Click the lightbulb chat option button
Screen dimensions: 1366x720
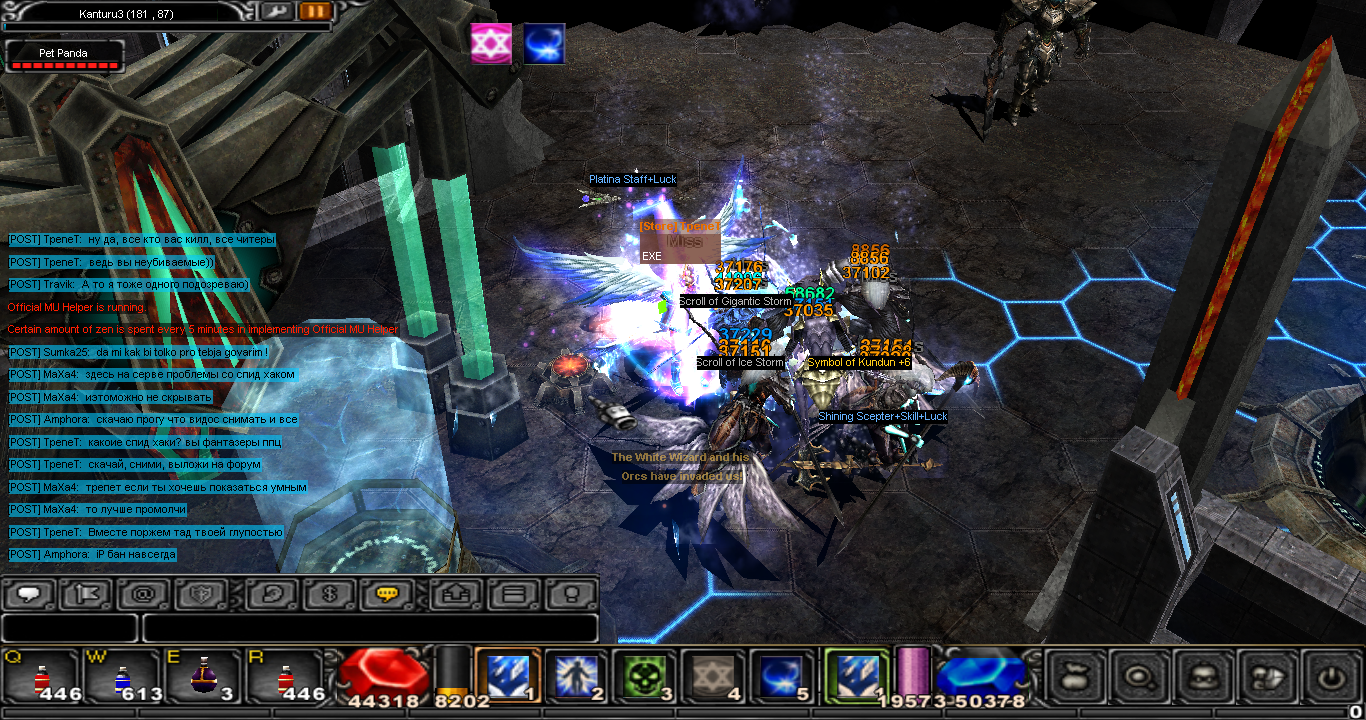571,594
